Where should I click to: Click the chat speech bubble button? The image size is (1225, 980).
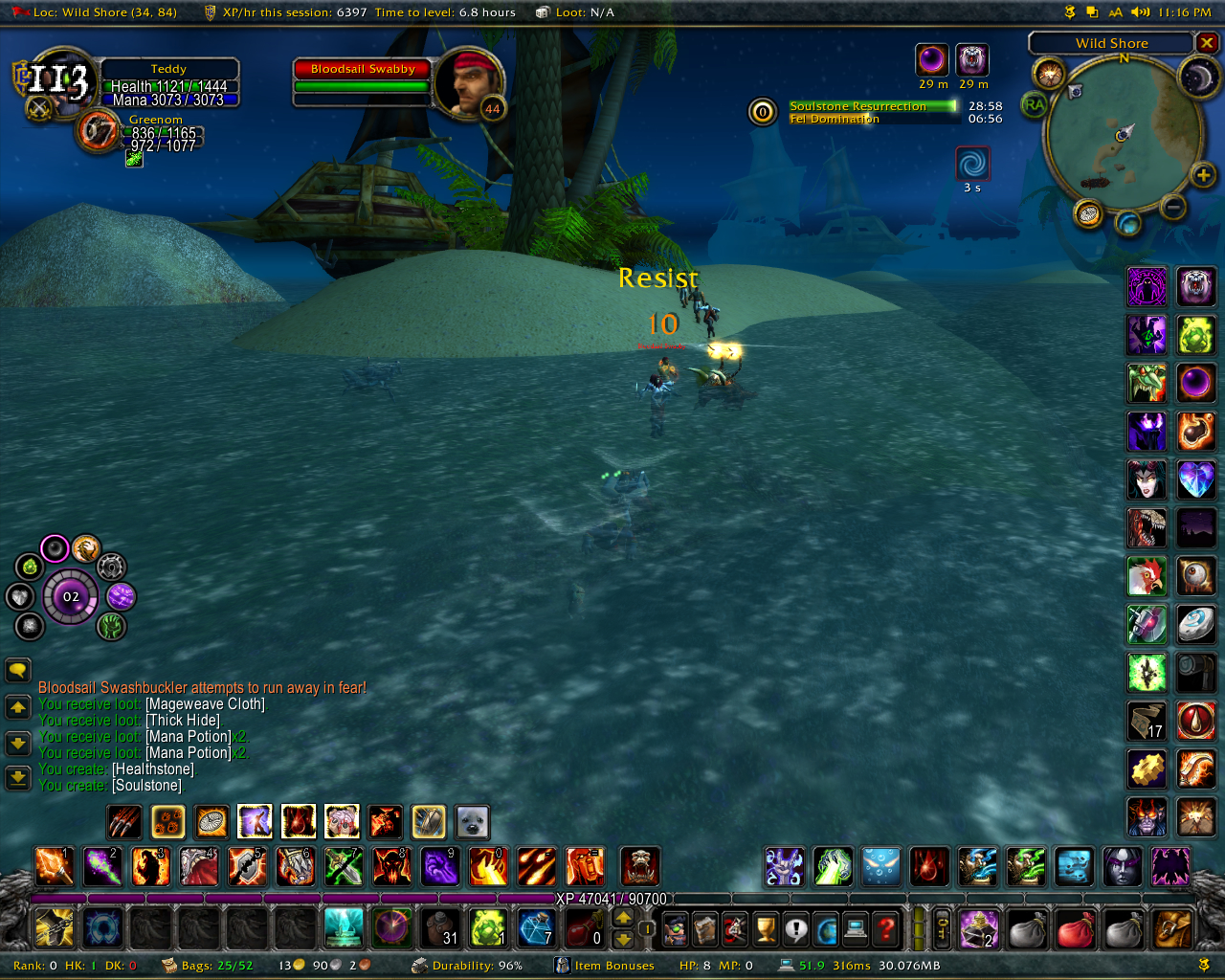click(x=18, y=670)
